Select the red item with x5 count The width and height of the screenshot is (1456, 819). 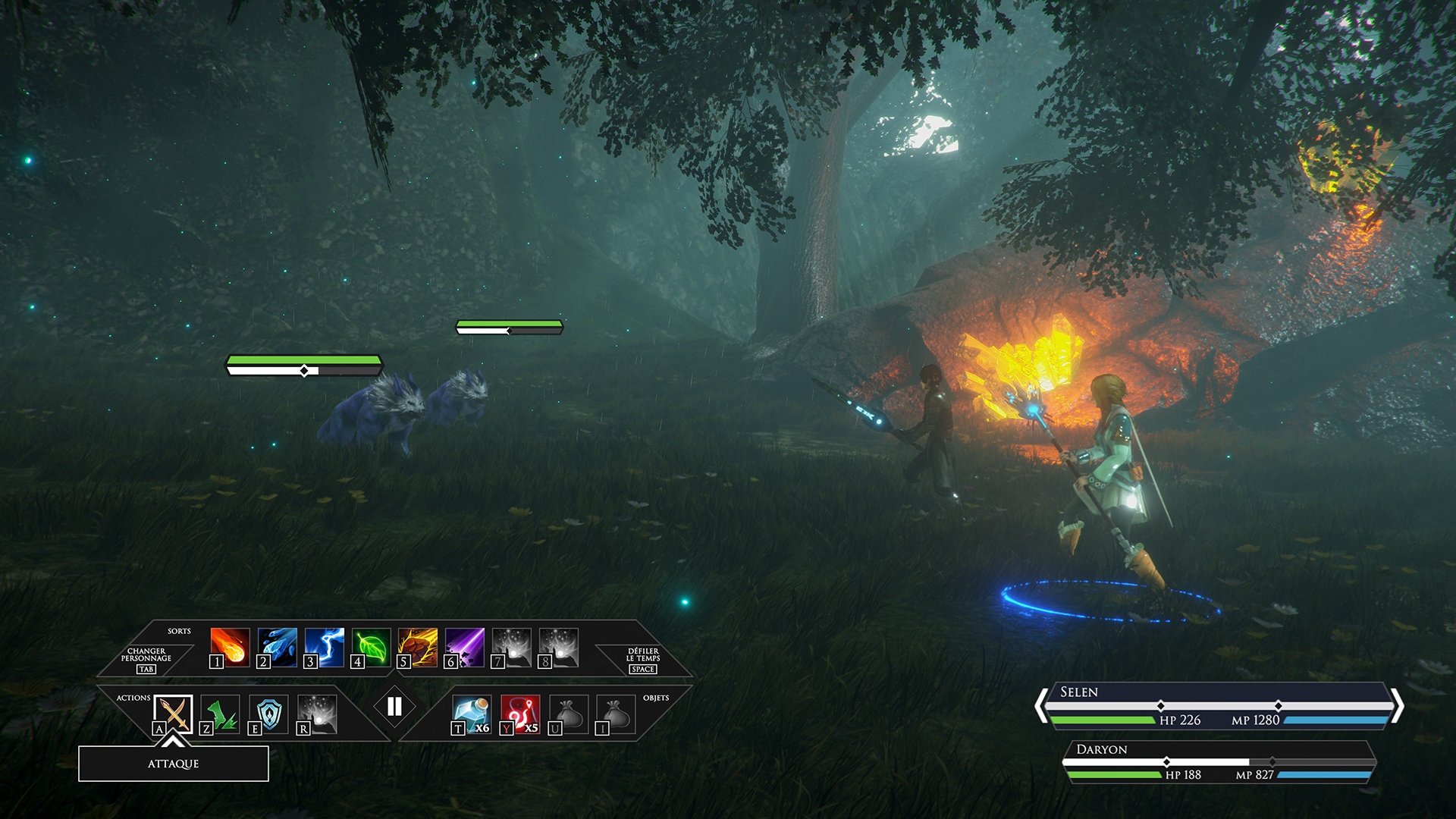coord(520,714)
